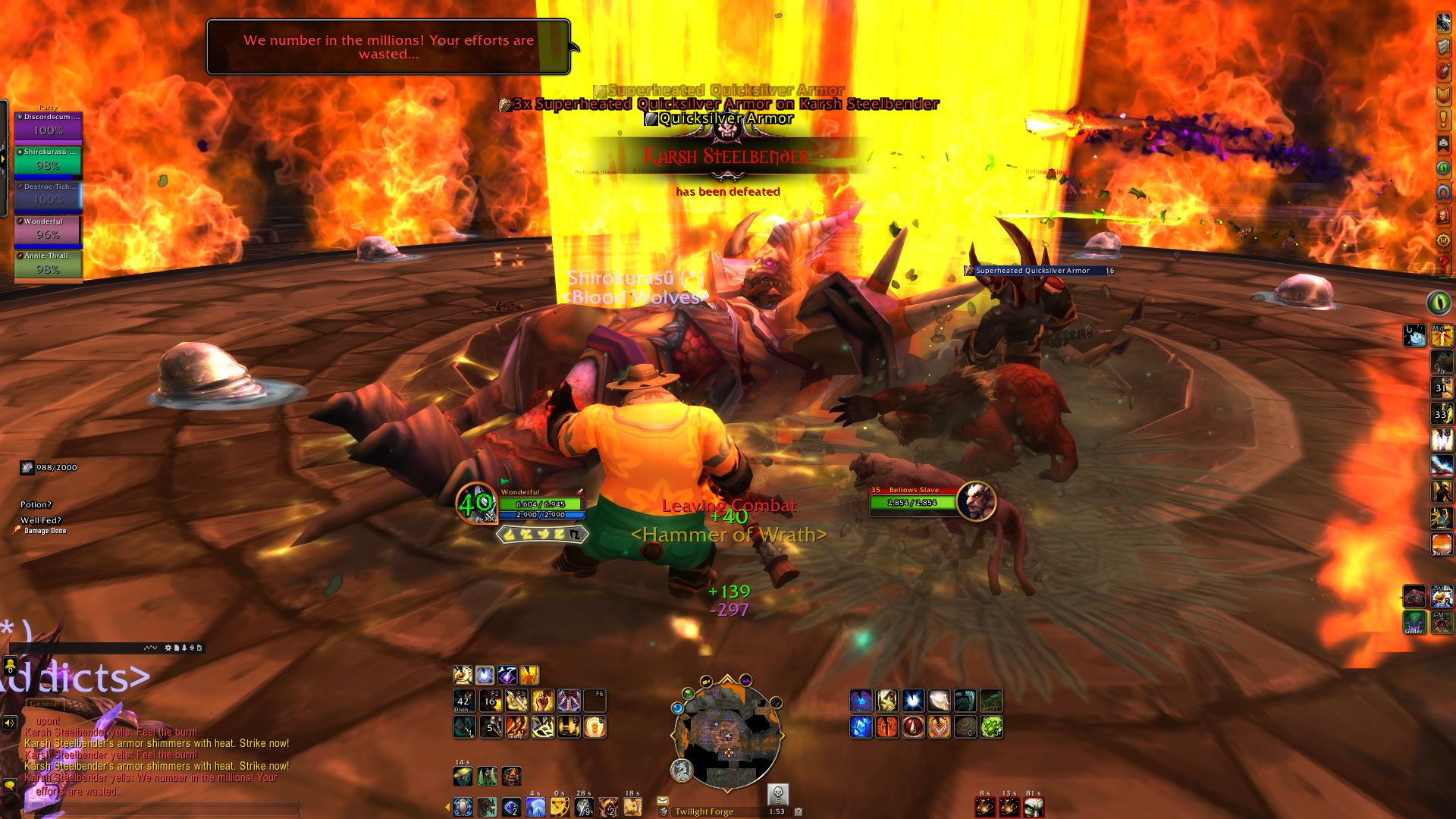
Task: Activate the golden fist ability on F4
Action: (542, 701)
